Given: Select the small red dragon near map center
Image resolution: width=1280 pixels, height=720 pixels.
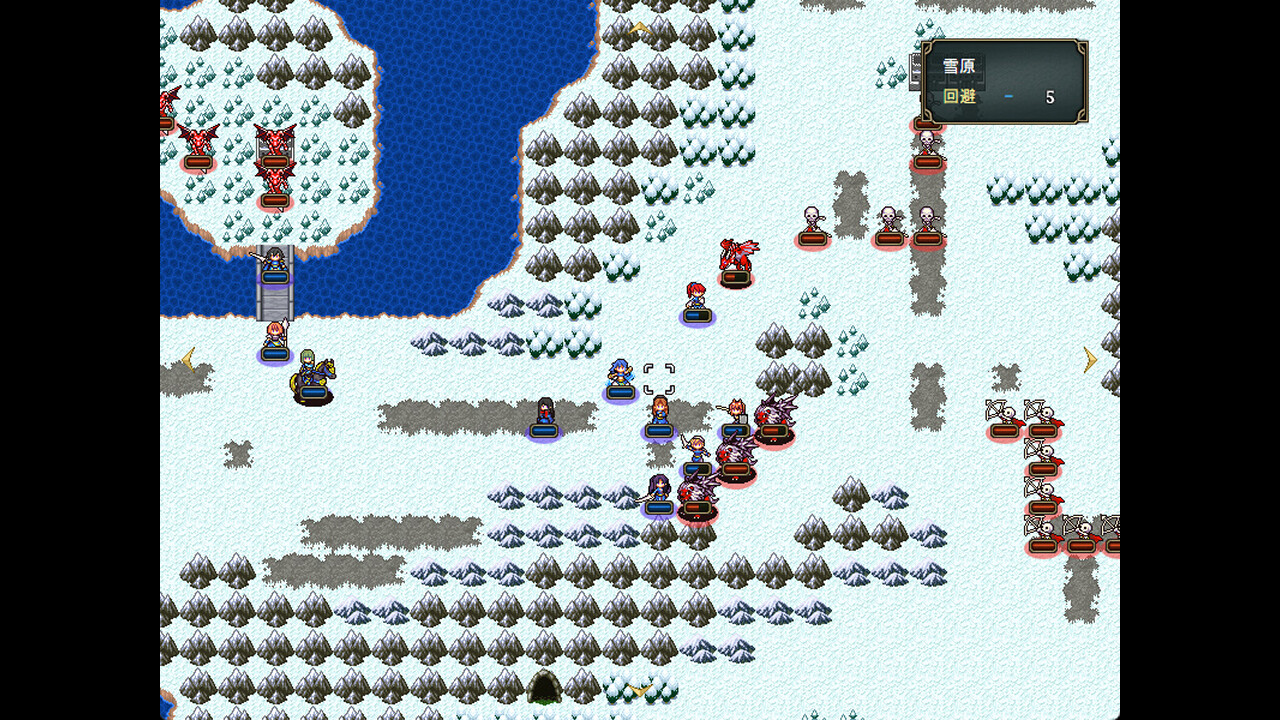Looking at the screenshot, I should 737,255.
